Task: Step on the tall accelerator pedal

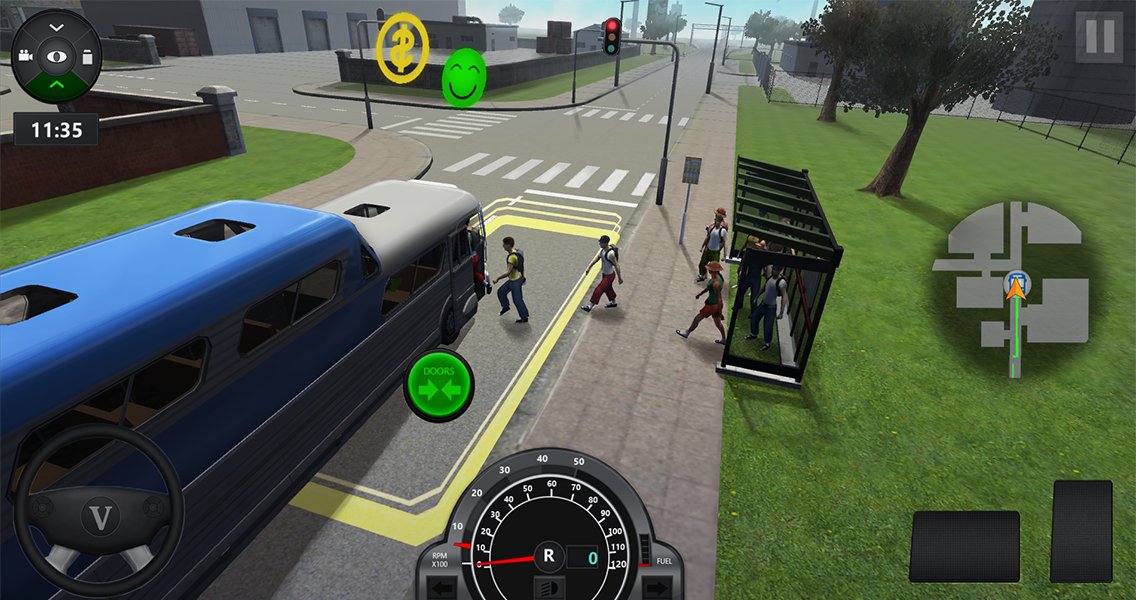Action: 1081,530
